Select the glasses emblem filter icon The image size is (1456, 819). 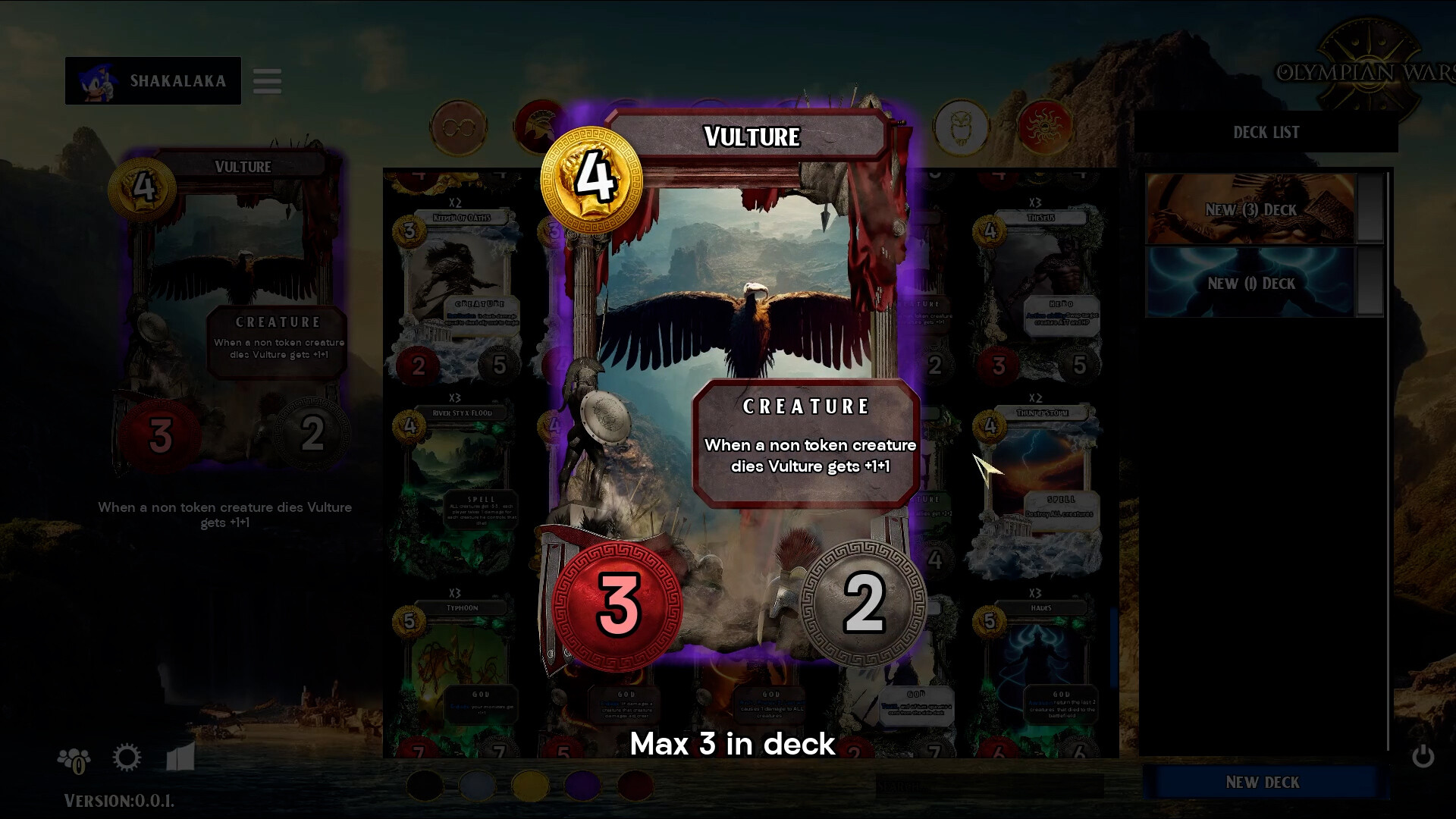coord(460,127)
